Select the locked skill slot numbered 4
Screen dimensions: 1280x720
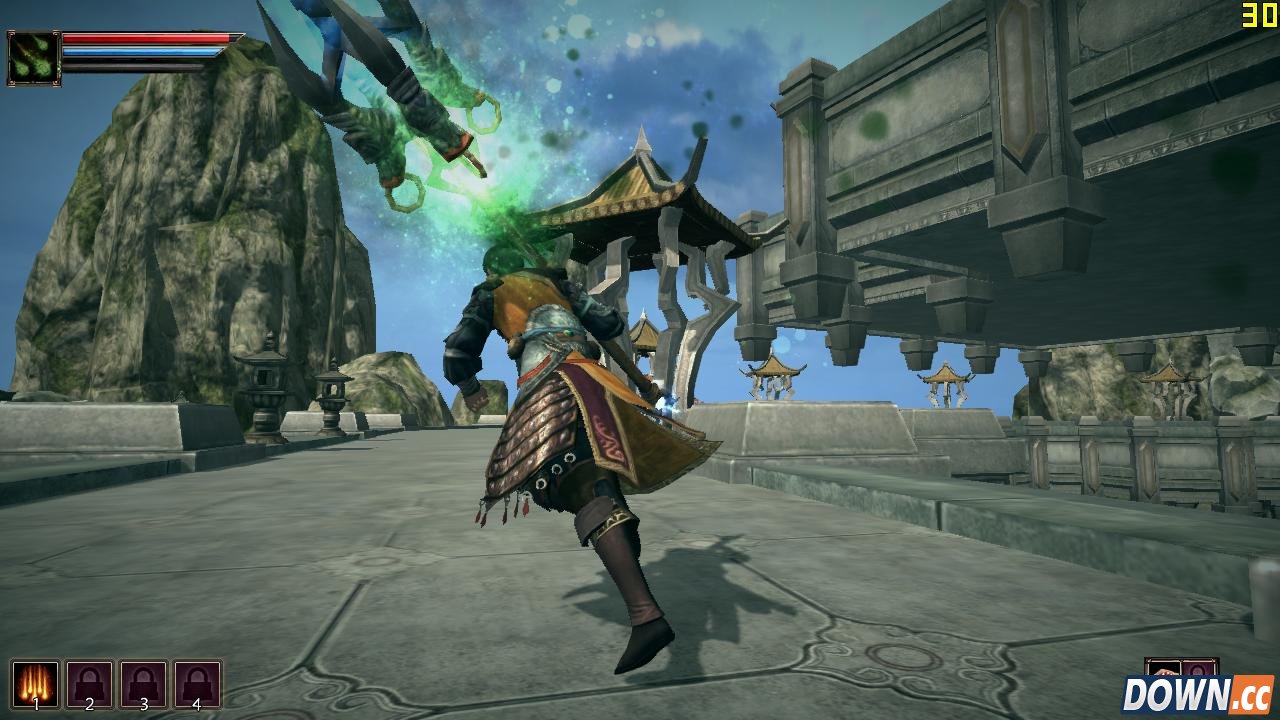[197, 684]
